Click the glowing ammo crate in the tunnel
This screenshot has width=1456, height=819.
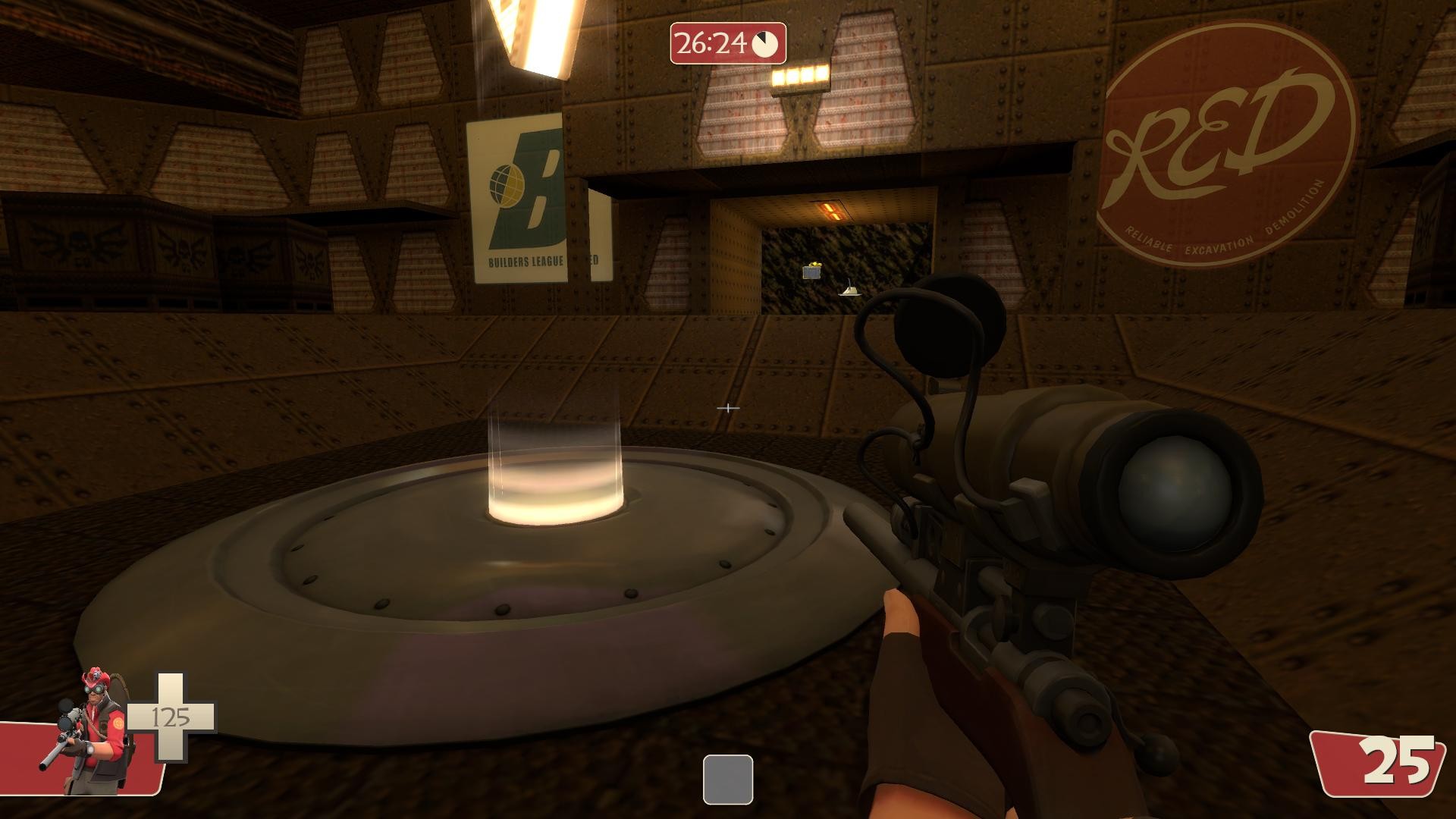coord(811,271)
